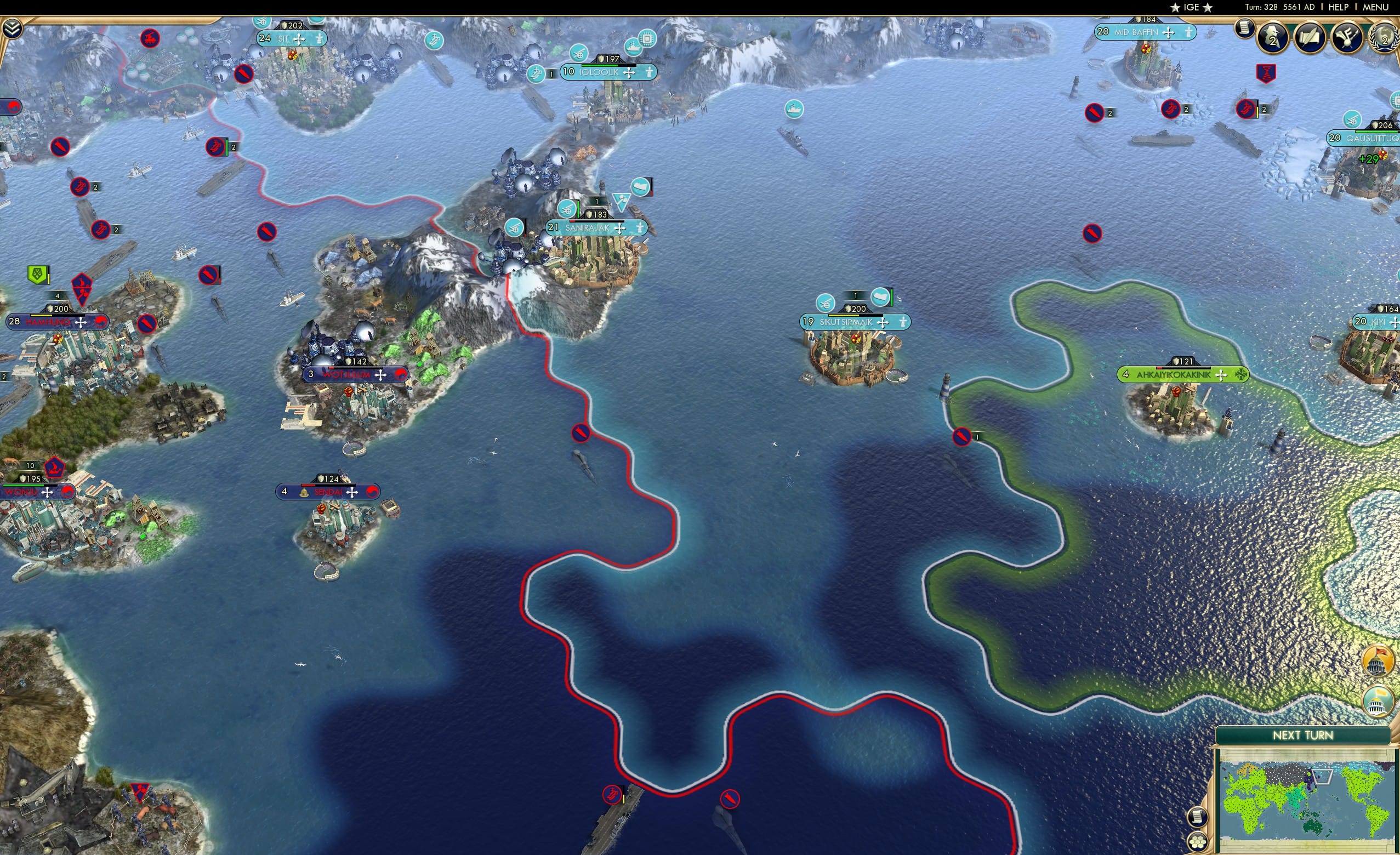Click the IGE label in the top bar
Viewport: 1400px width, 855px height.
tap(1191, 7)
